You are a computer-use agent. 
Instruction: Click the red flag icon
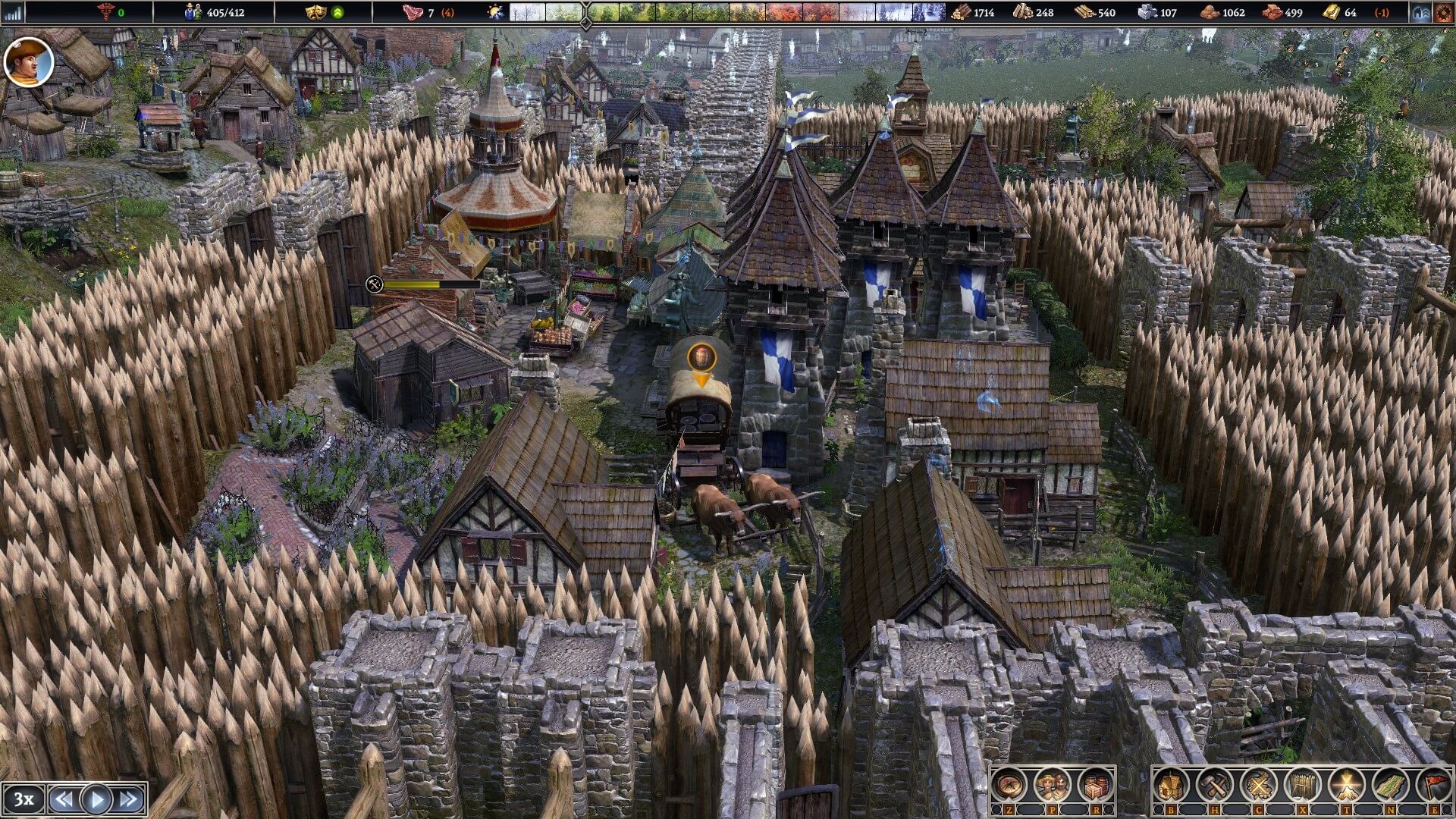(x=1435, y=785)
